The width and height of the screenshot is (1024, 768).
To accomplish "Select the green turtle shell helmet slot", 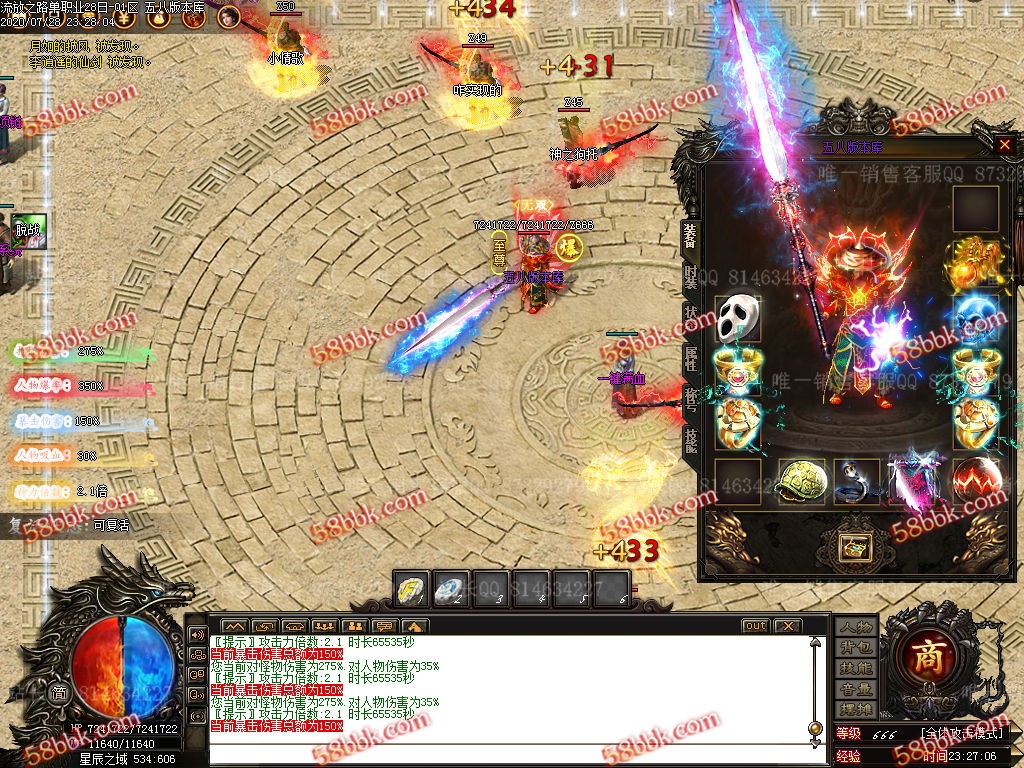I will click(801, 482).
